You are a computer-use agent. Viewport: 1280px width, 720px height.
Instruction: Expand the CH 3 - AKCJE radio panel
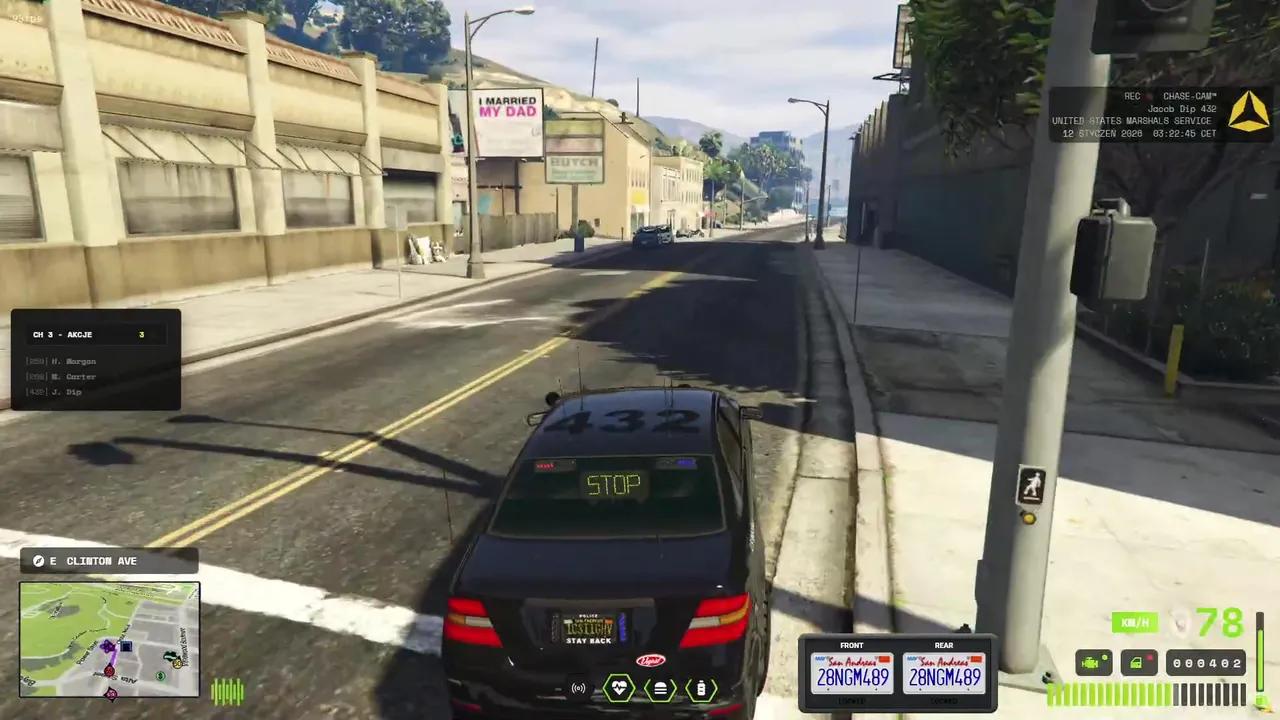(95, 334)
